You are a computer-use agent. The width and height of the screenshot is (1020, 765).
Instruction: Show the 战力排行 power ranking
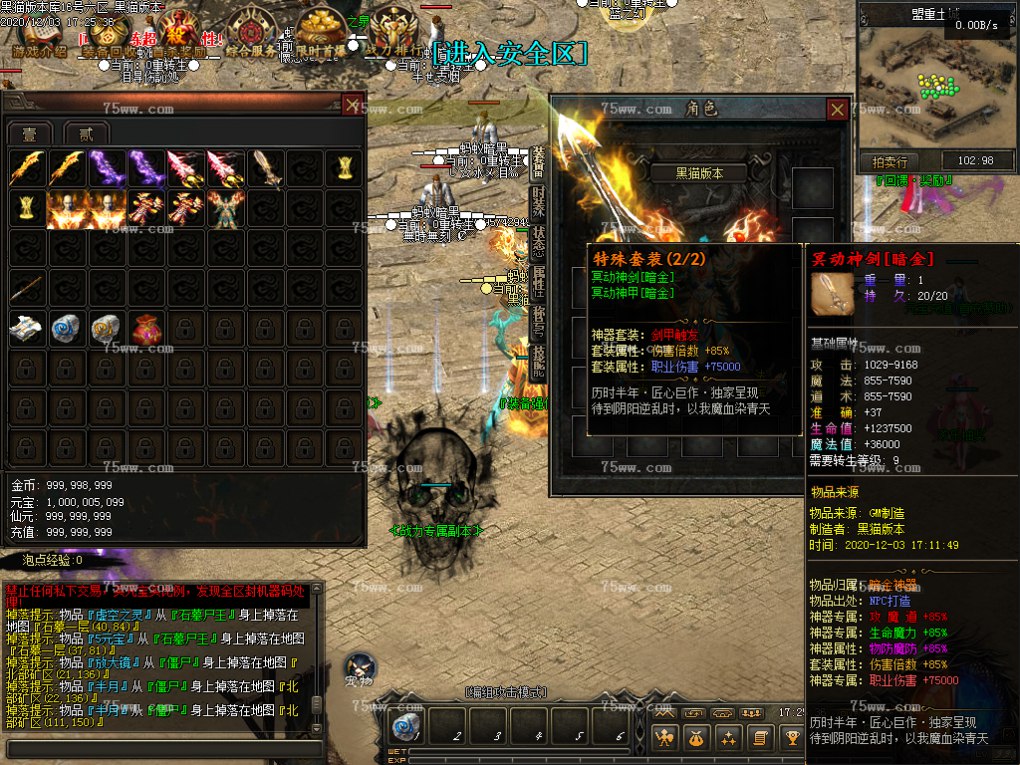pyautogui.click(x=392, y=30)
